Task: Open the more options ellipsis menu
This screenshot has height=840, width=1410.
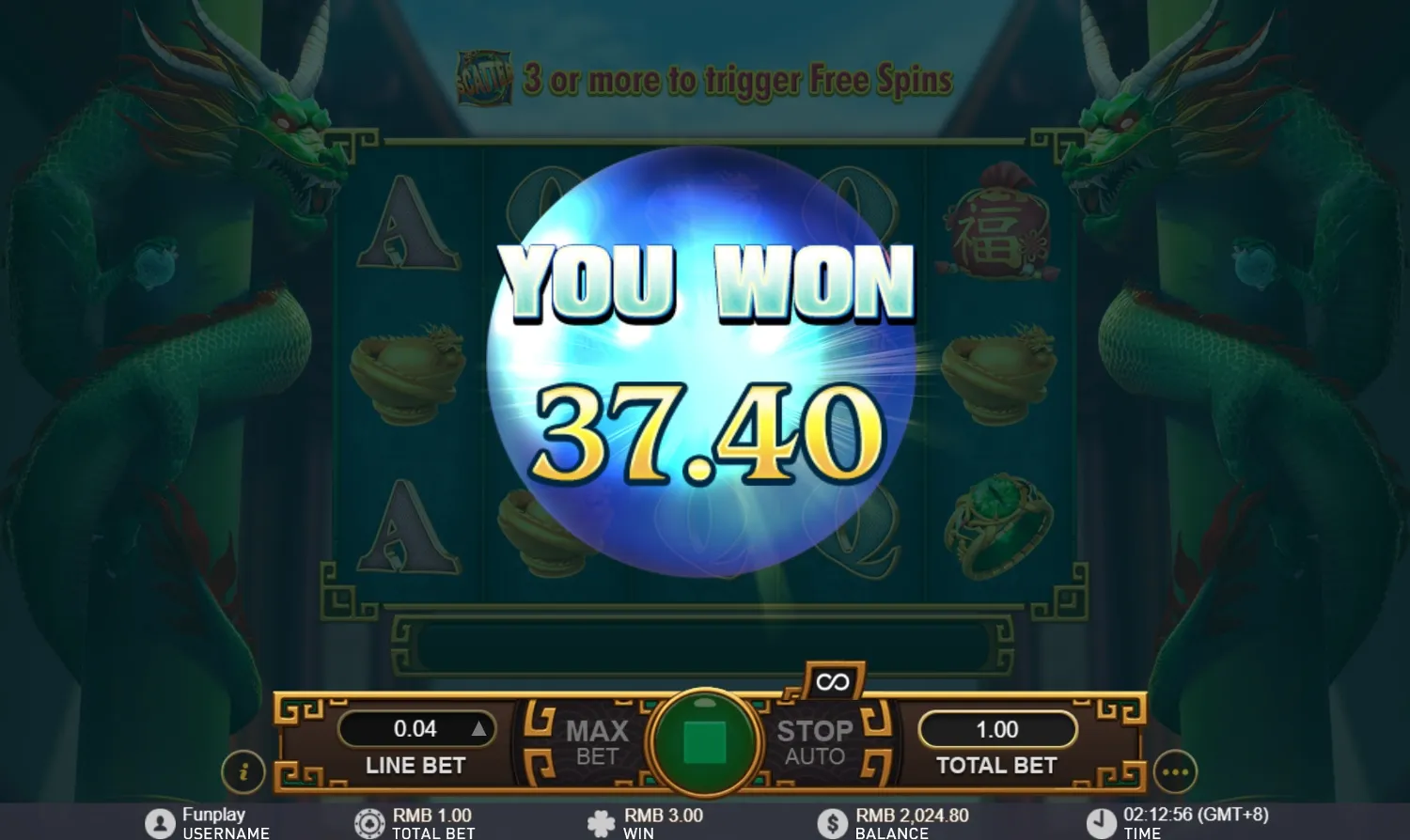Action: point(1175,772)
